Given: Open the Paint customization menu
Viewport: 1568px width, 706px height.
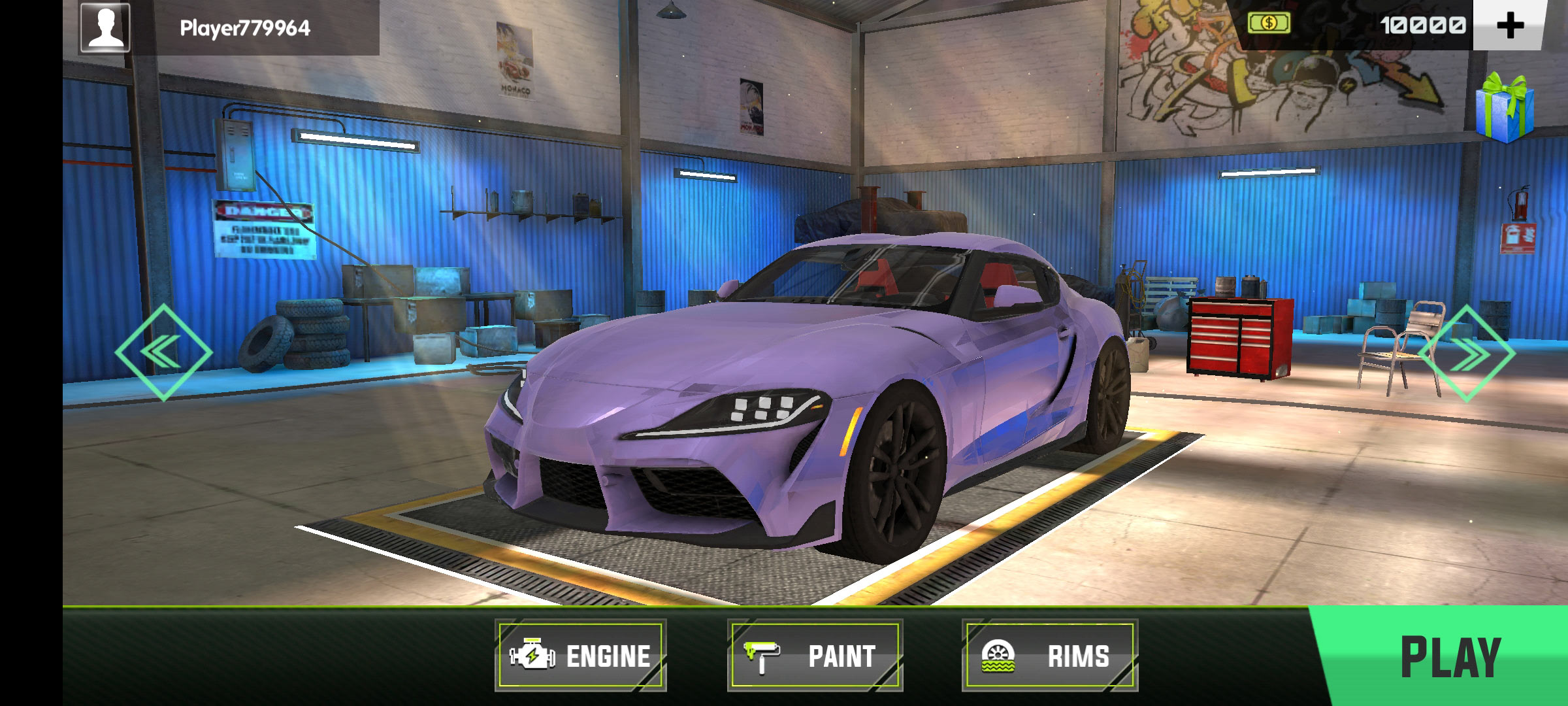Looking at the screenshot, I should coord(815,656).
